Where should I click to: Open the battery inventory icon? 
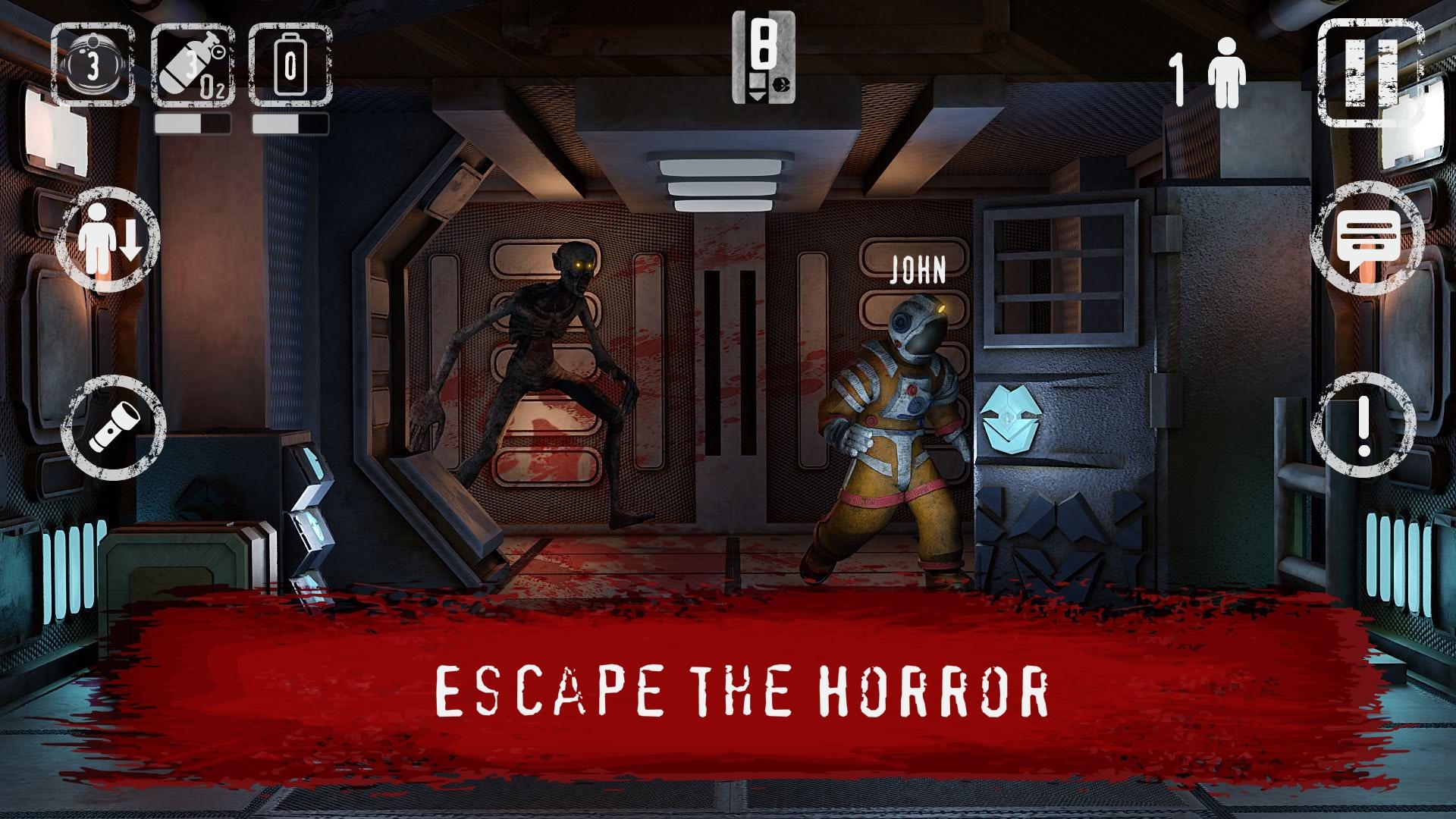point(290,64)
